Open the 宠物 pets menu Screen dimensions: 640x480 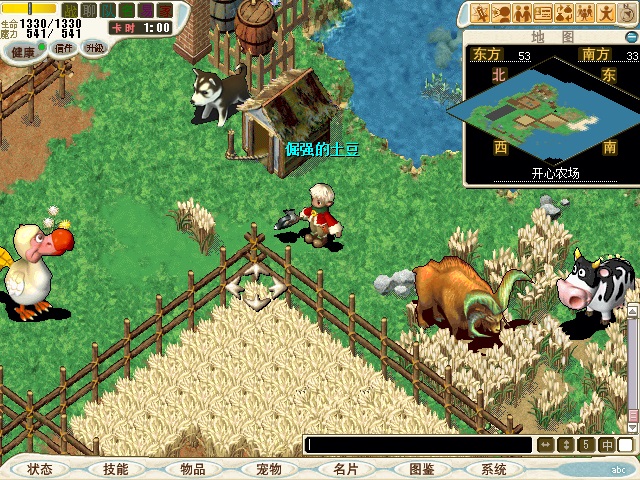pyautogui.click(x=268, y=469)
